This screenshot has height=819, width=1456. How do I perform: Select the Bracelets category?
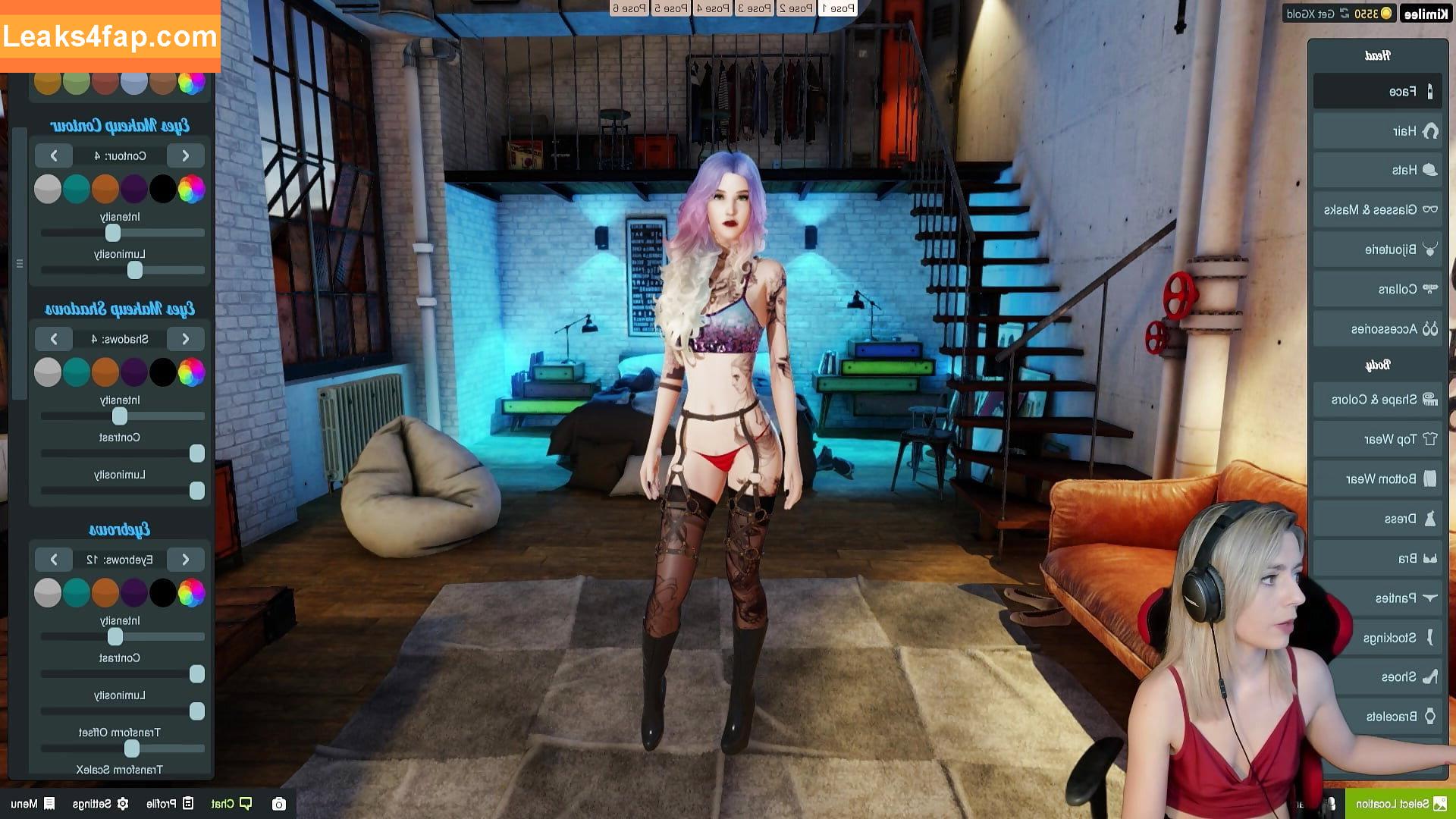click(x=1376, y=717)
